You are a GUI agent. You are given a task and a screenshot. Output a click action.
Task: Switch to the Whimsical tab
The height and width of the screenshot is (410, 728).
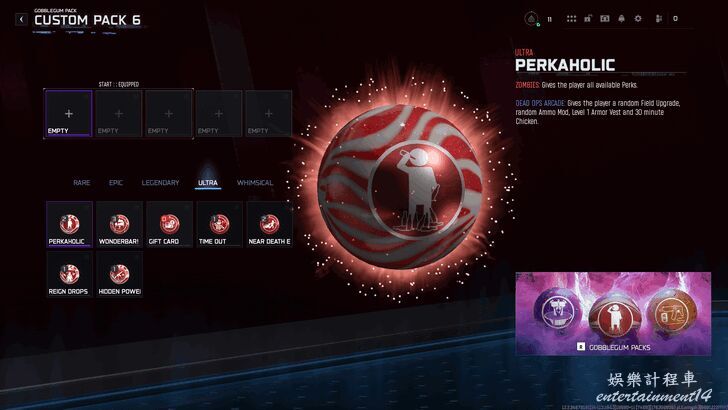tap(255, 183)
